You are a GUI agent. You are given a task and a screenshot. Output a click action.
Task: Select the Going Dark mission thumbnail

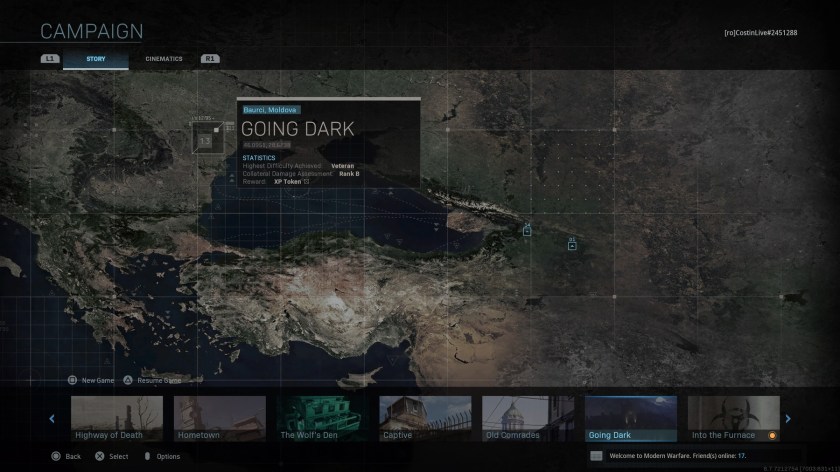tap(631, 419)
